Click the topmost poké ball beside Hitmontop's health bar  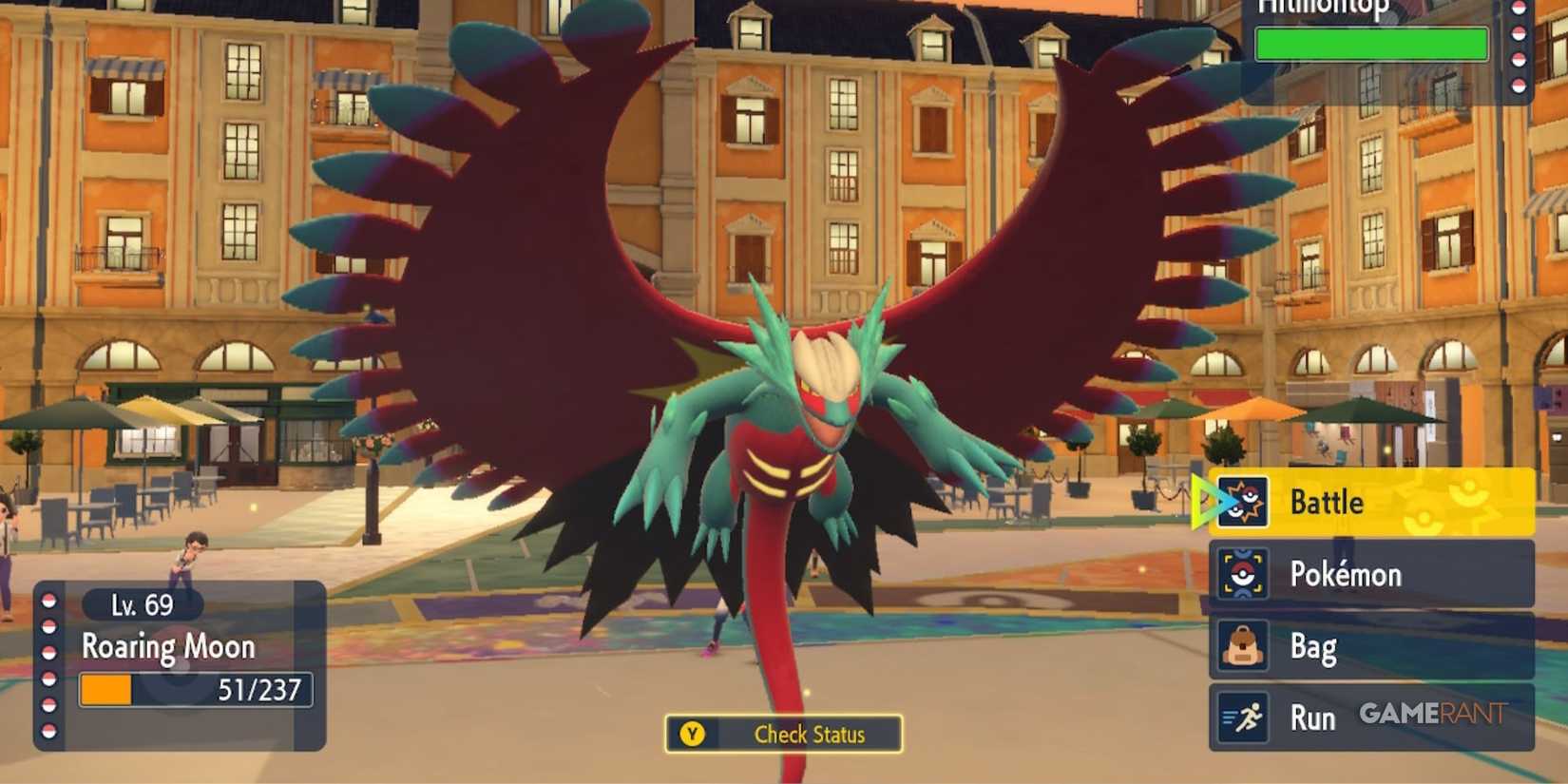pyautogui.click(x=1520, y=9)
